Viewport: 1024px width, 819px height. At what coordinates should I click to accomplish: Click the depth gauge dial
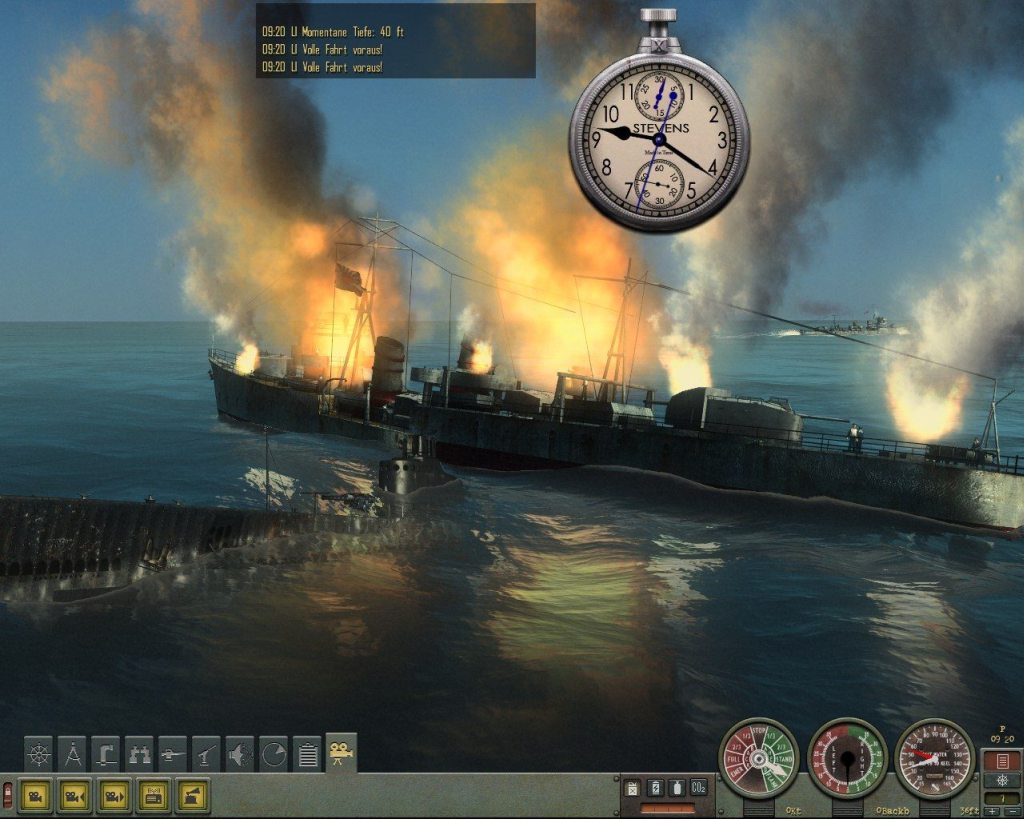coord(934,759)
